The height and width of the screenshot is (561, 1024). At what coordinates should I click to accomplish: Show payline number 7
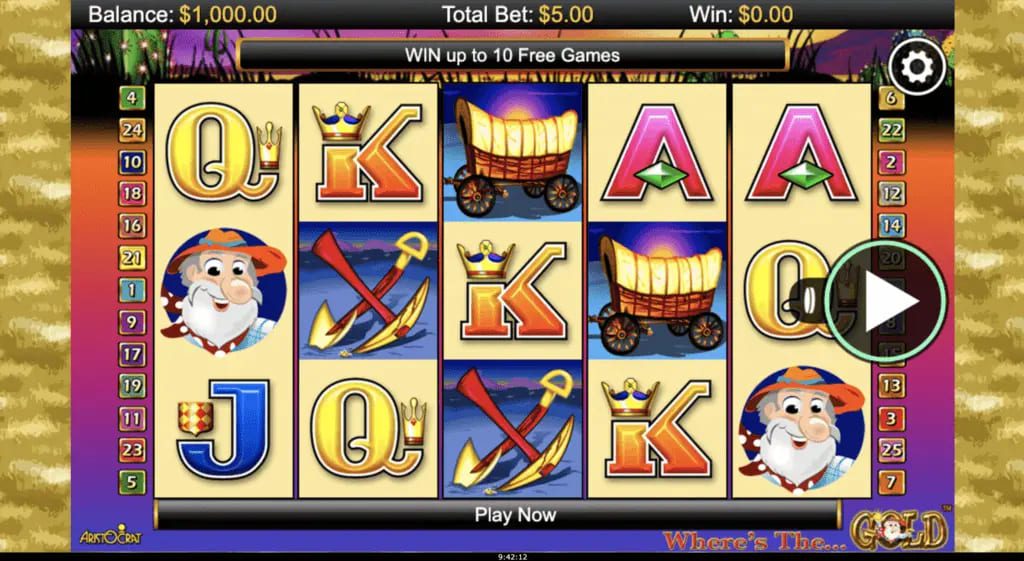pyautogui.click(x=891, y=482)
